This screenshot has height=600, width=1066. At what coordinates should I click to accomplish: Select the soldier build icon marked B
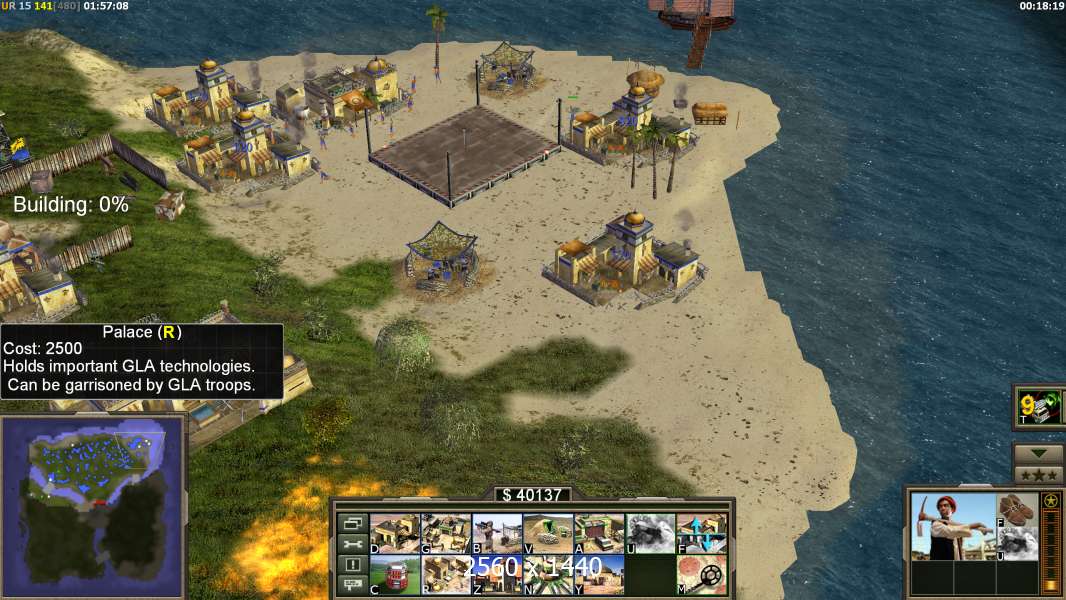tap(496, 533)
